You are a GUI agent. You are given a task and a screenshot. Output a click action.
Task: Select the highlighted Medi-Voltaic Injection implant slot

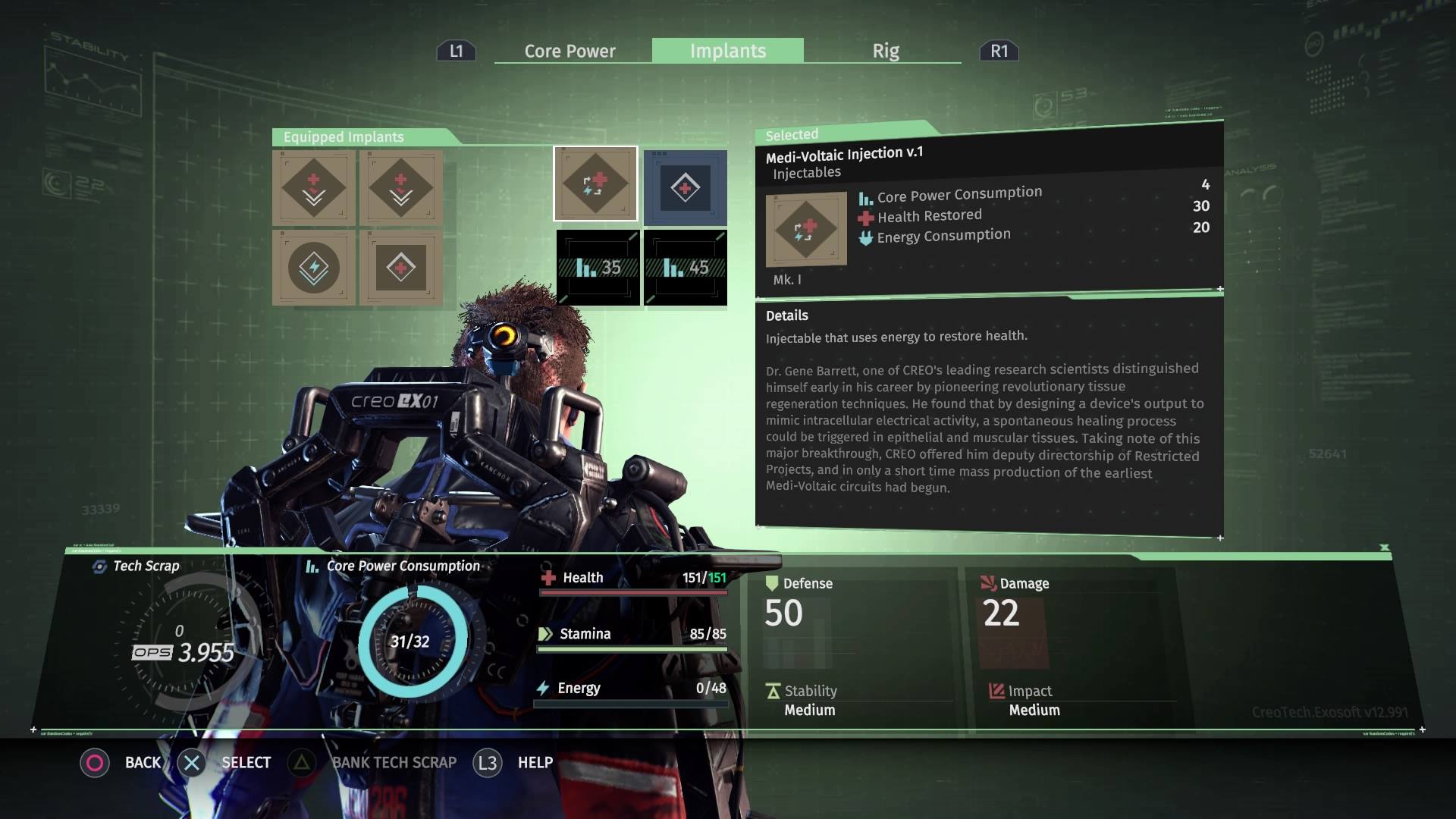click(x=595, y=184)
